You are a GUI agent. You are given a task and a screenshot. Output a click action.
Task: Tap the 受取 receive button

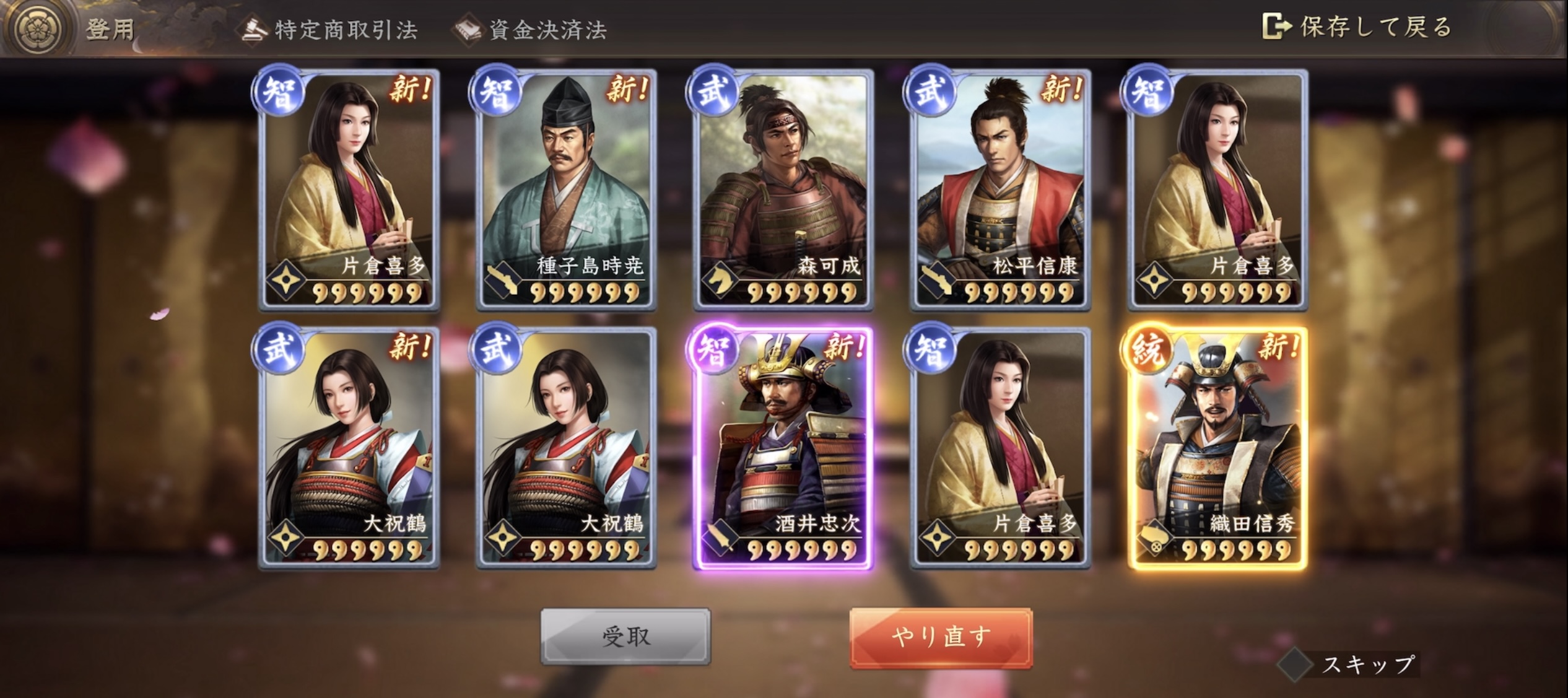coord(625,637)
